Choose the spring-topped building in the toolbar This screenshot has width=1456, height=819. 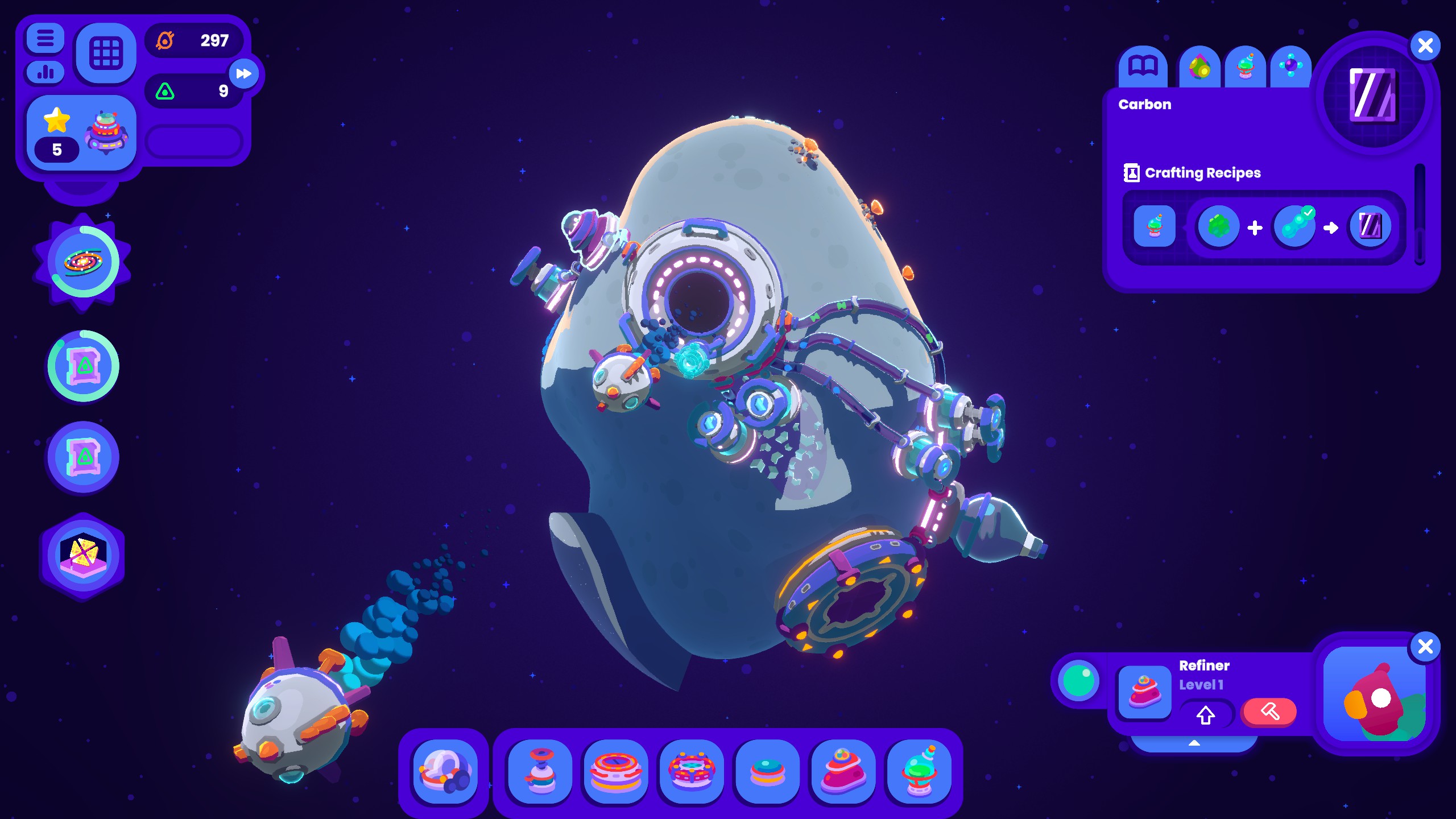(x=540, y=771)
